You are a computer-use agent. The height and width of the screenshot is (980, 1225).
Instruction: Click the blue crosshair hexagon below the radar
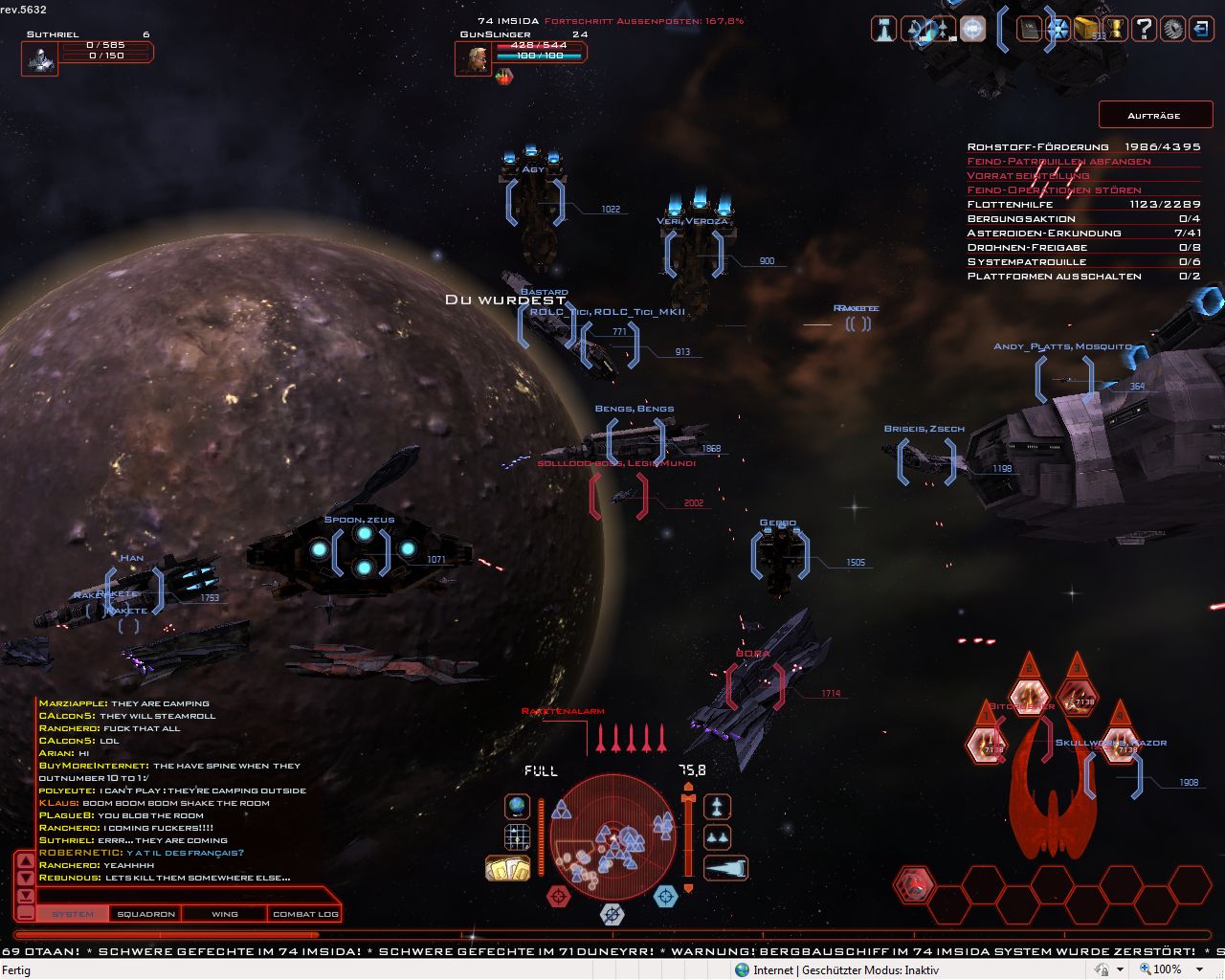tap(665, 896)
